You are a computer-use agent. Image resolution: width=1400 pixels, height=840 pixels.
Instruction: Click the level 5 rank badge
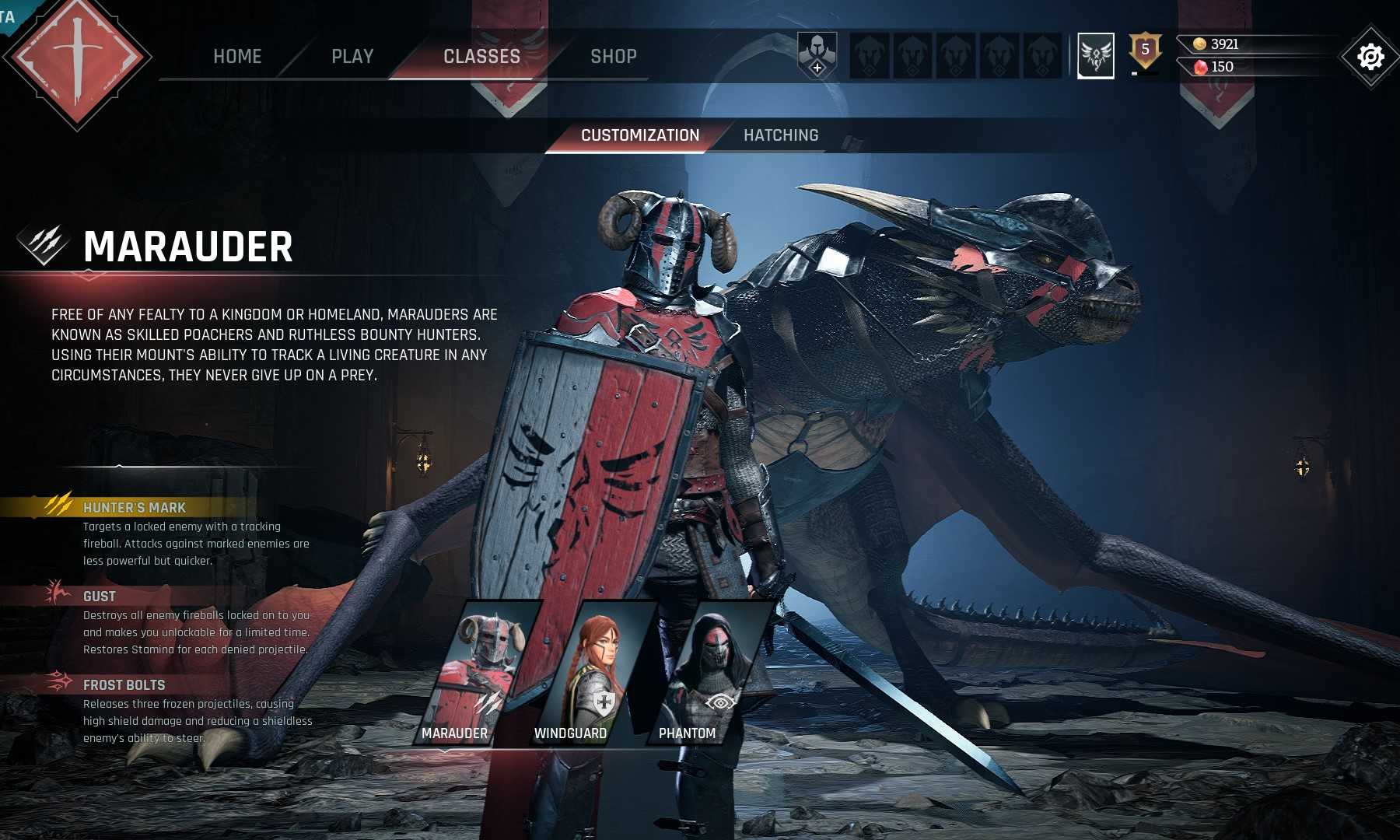pyautogui.click(x=1145, y=51)
